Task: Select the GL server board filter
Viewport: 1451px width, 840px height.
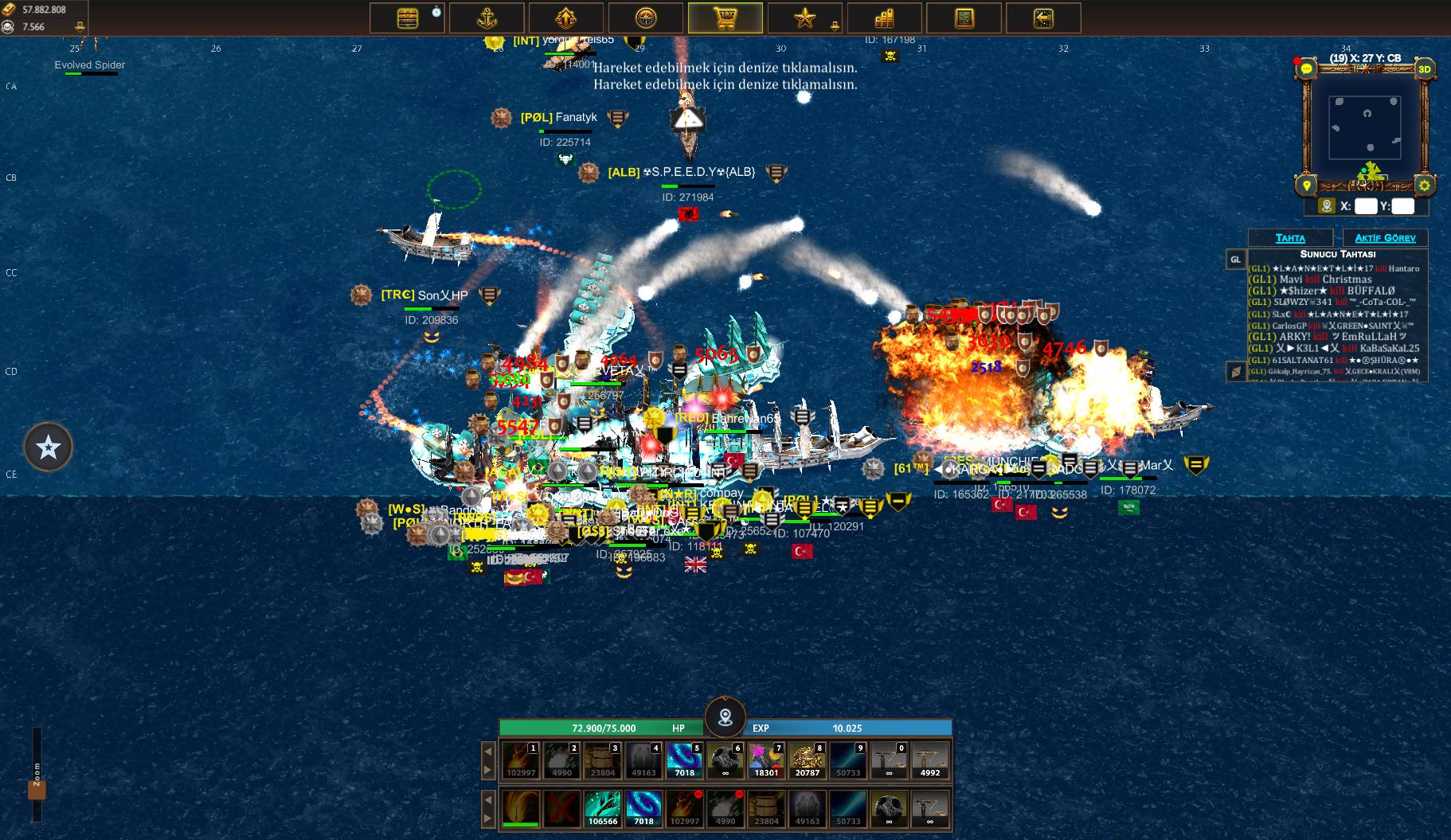Action: tap(1235, 260)
